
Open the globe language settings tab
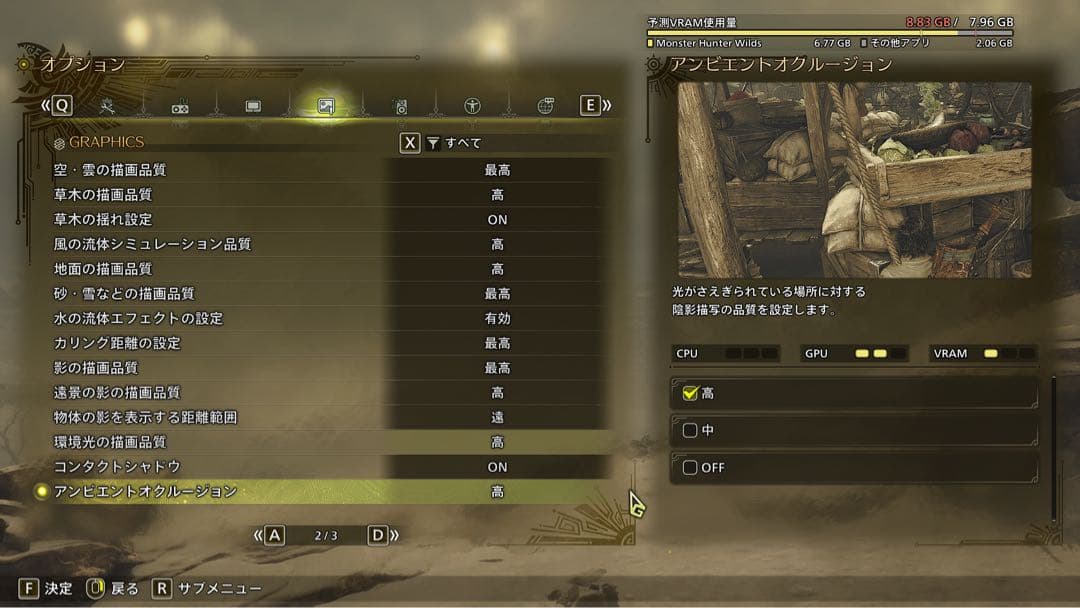545,106
